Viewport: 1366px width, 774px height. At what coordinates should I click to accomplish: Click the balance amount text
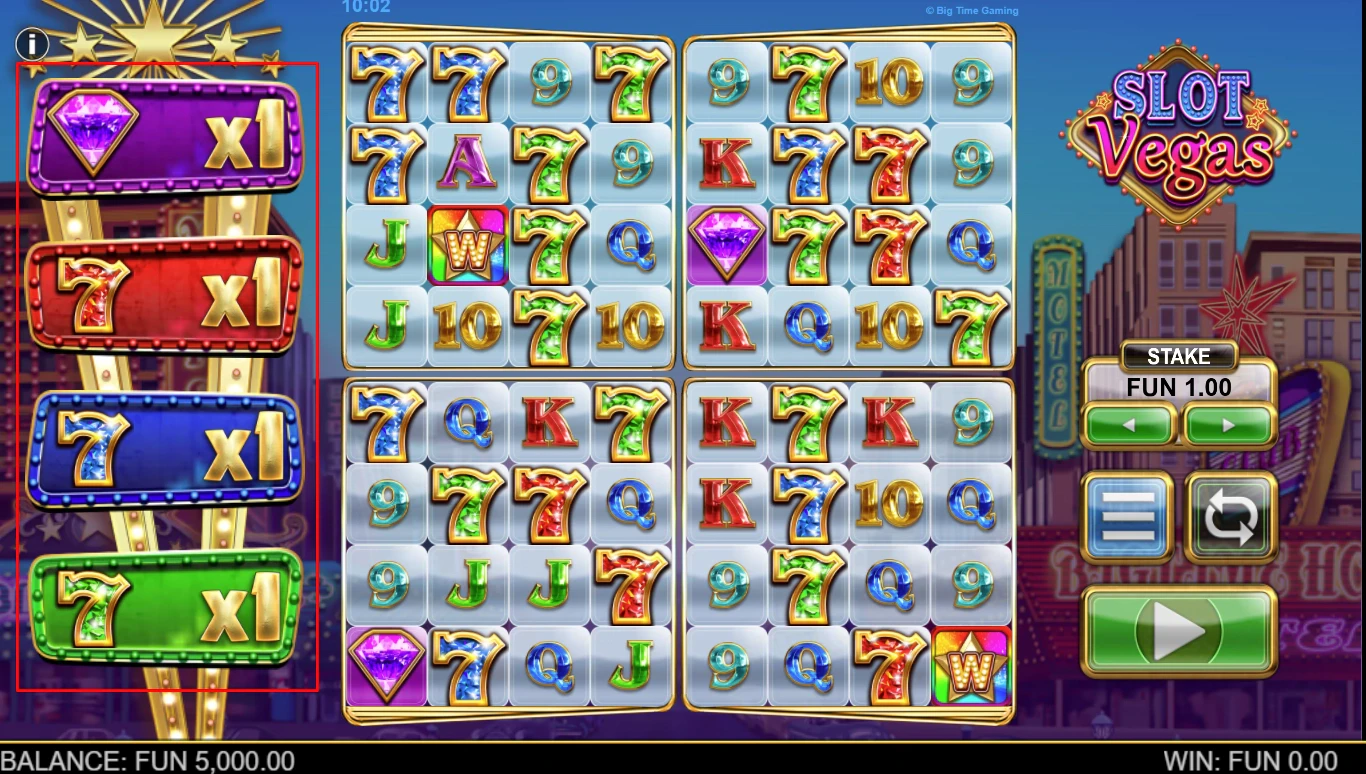tap(147, 761)
